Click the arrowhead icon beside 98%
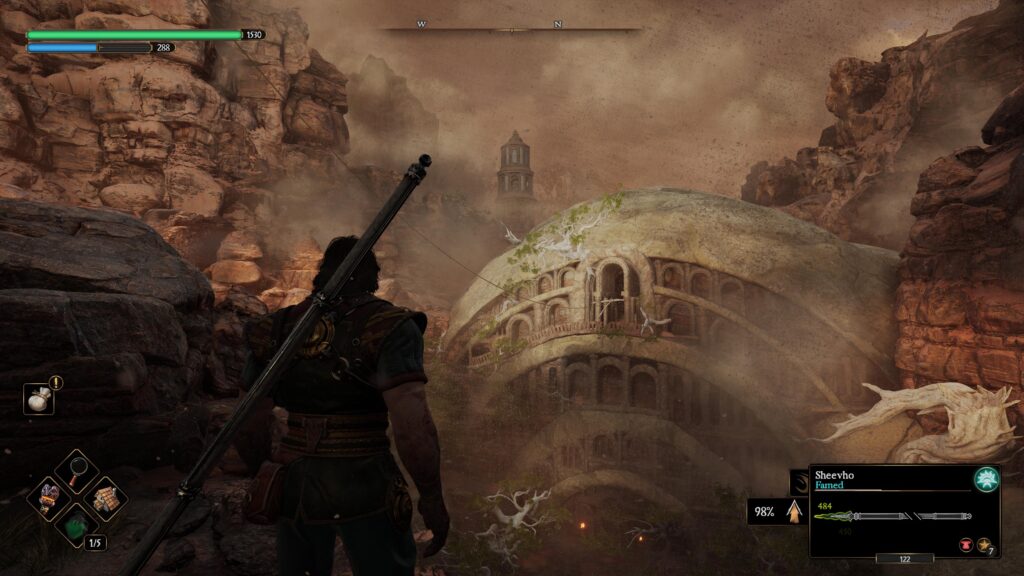 [794, 512]
